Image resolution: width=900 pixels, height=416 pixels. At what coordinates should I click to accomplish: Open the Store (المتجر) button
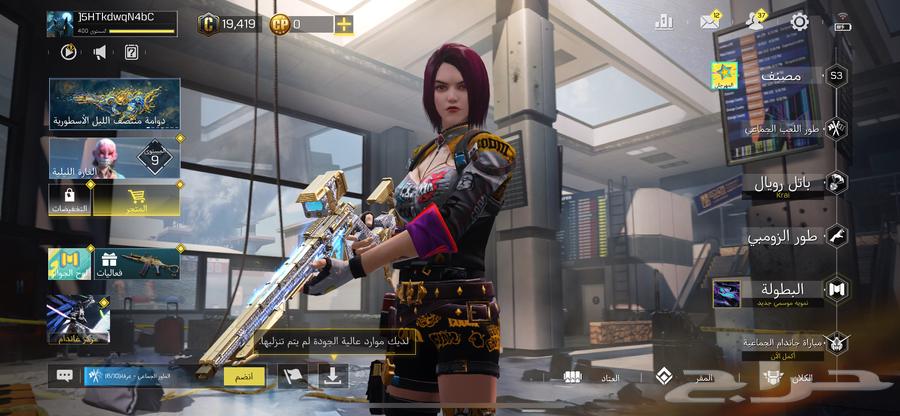click(x=136, y=200)
